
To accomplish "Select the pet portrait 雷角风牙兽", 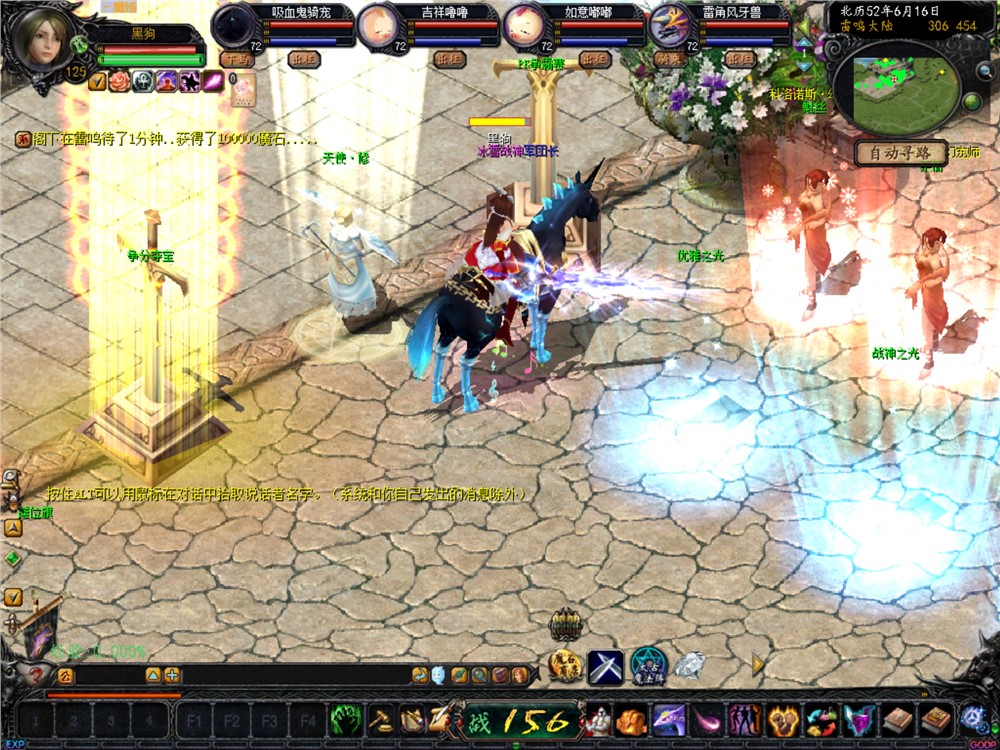I will point(670,25).
